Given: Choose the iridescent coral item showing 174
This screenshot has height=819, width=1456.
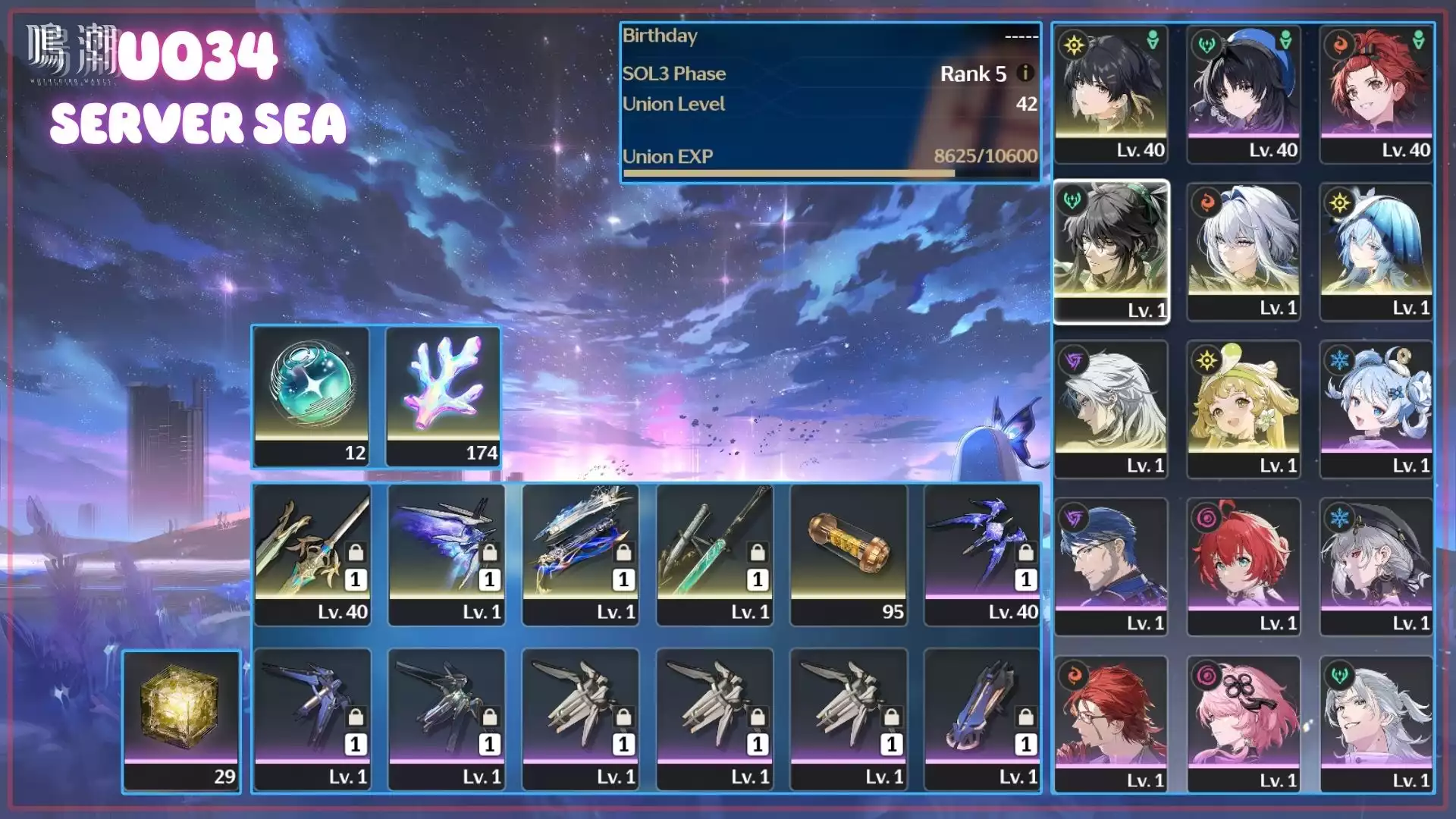Looking at the screenshot, I should (444, 394).
